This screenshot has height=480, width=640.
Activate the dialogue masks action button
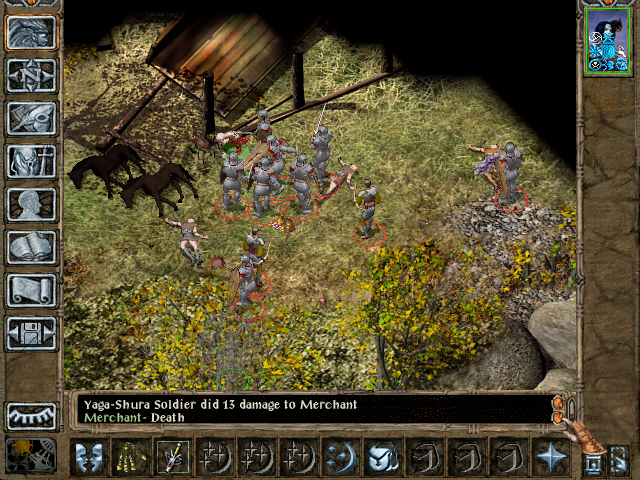pyautogui.click(x=89, y=456)
